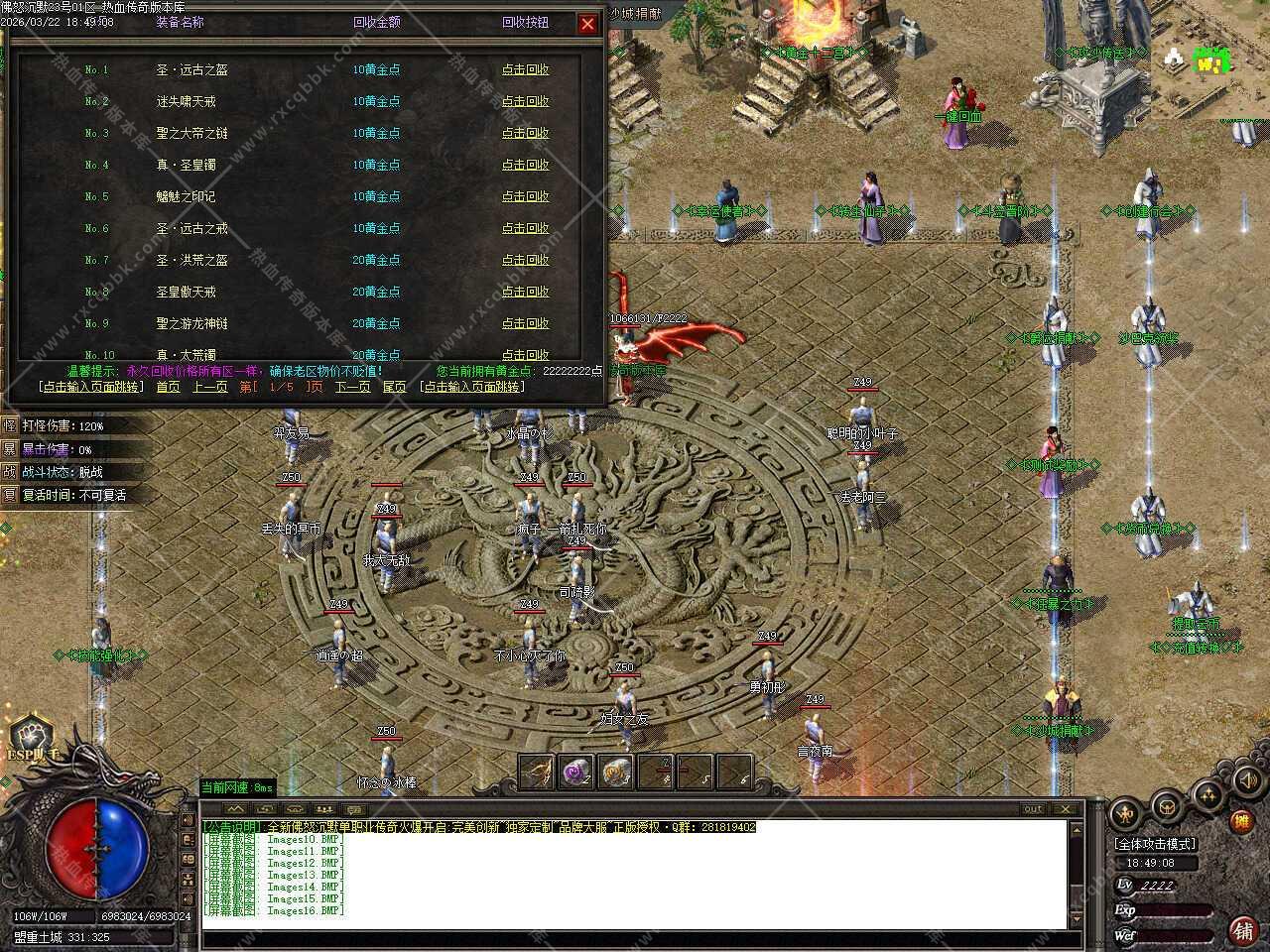Select the orange swirl stone hotbar slot
This screenshot has height=952, width=1270.
(x=616, y=771)
